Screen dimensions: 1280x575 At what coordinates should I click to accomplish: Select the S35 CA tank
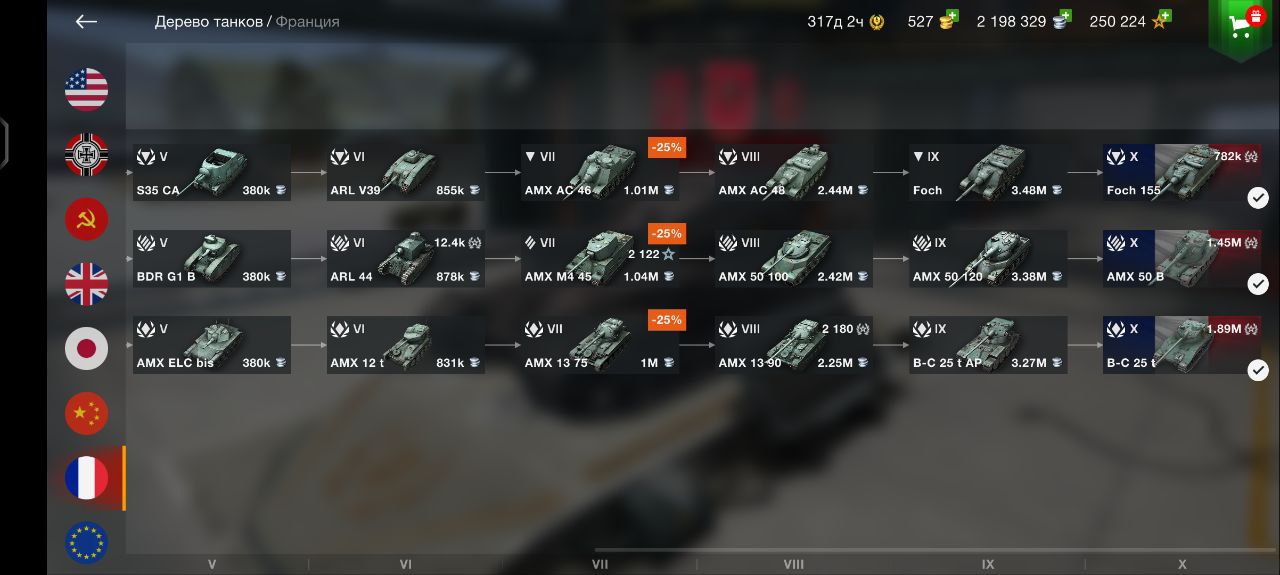212,172
